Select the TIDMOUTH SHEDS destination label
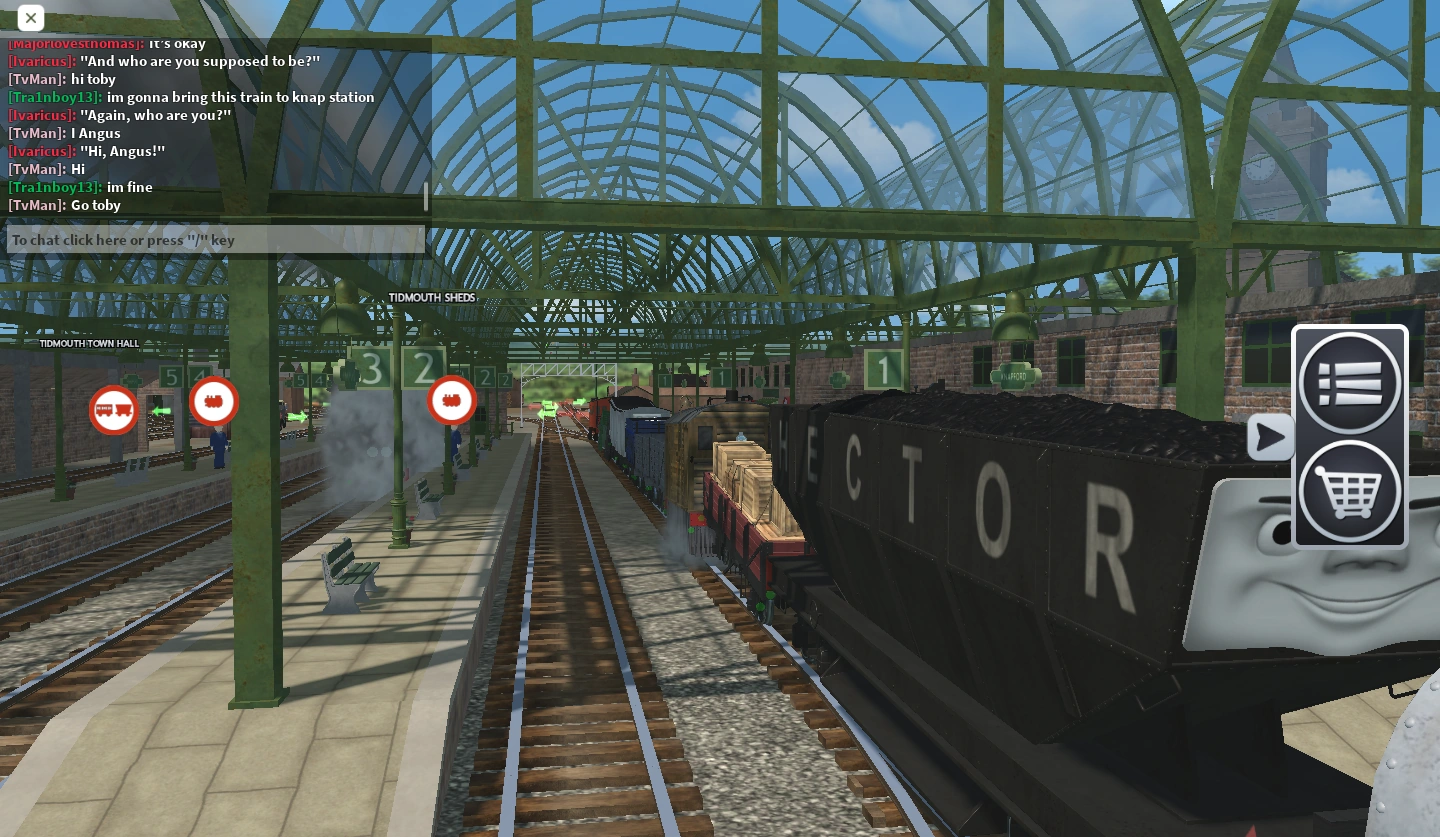Image resolution: width=1440 pixels, height=837 pixels. click(x=432, y=297)
